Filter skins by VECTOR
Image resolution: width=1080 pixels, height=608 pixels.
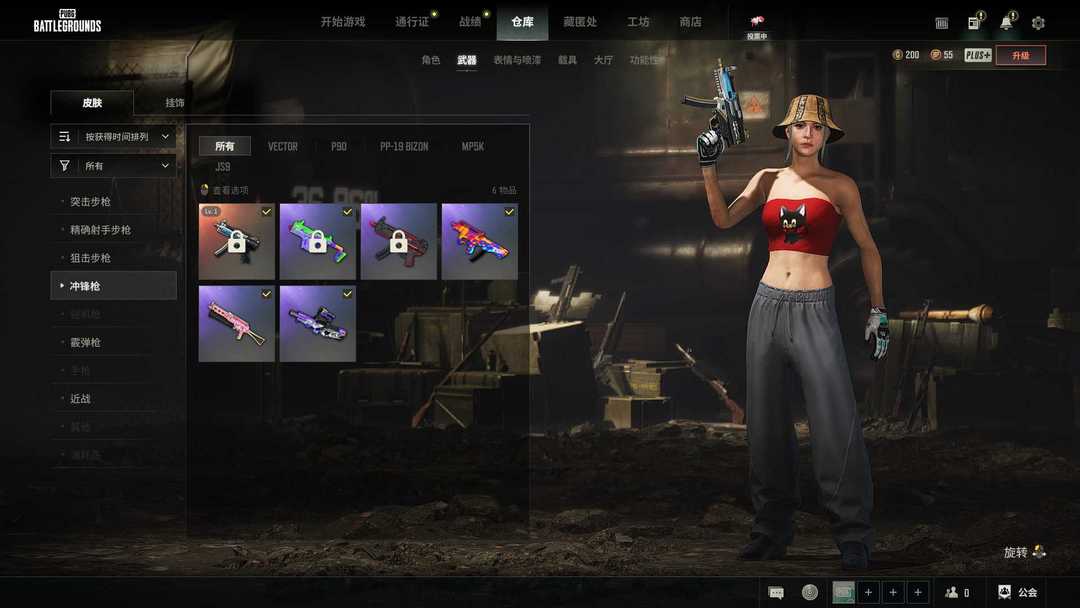(283, 147)
